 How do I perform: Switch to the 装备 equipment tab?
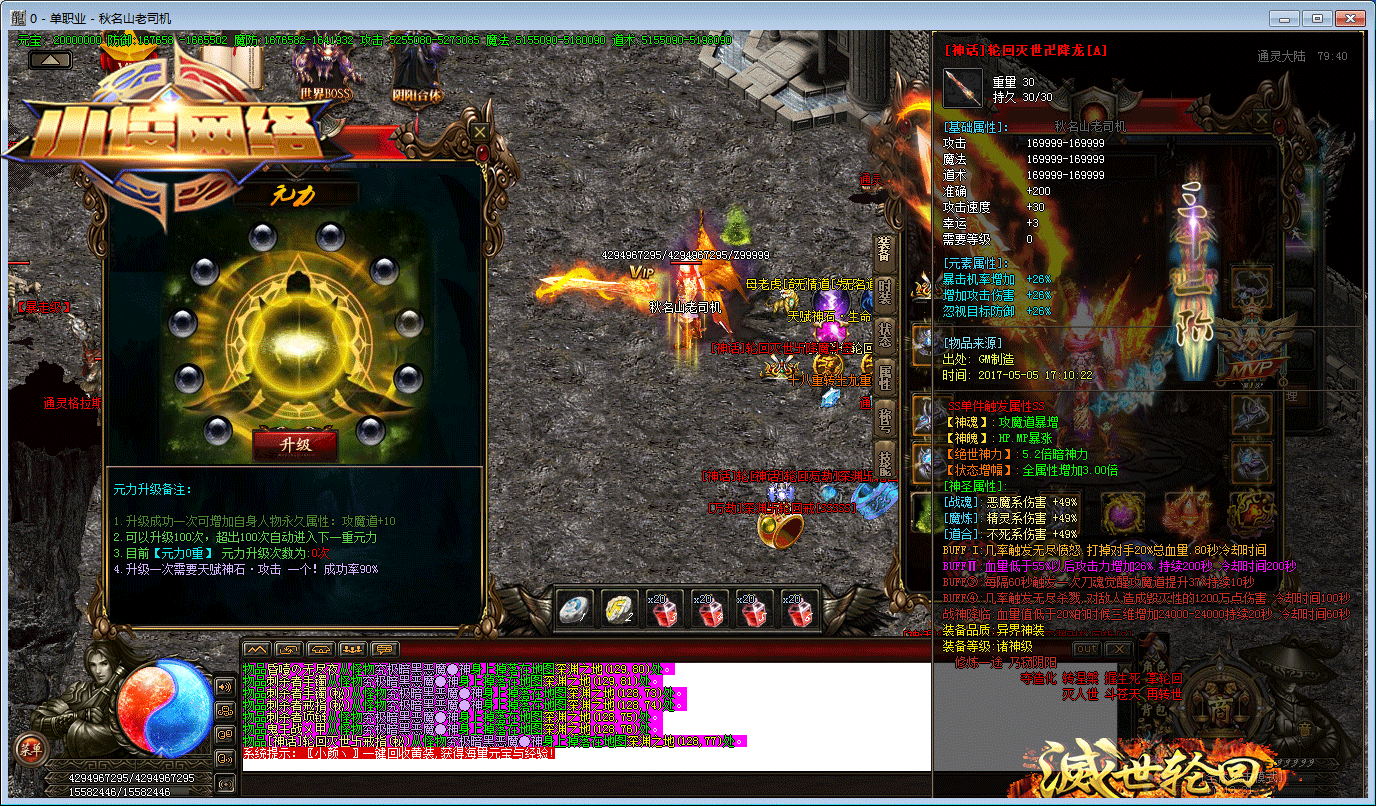click(884, 250)
